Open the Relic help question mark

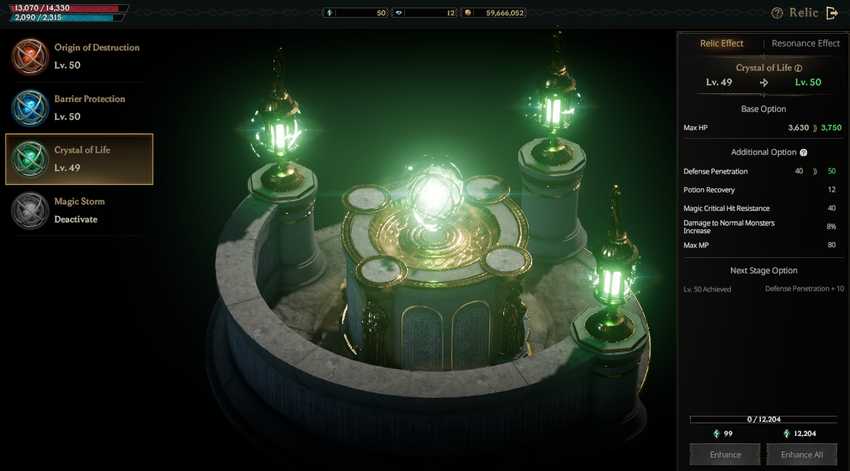(x=777, y=13)
